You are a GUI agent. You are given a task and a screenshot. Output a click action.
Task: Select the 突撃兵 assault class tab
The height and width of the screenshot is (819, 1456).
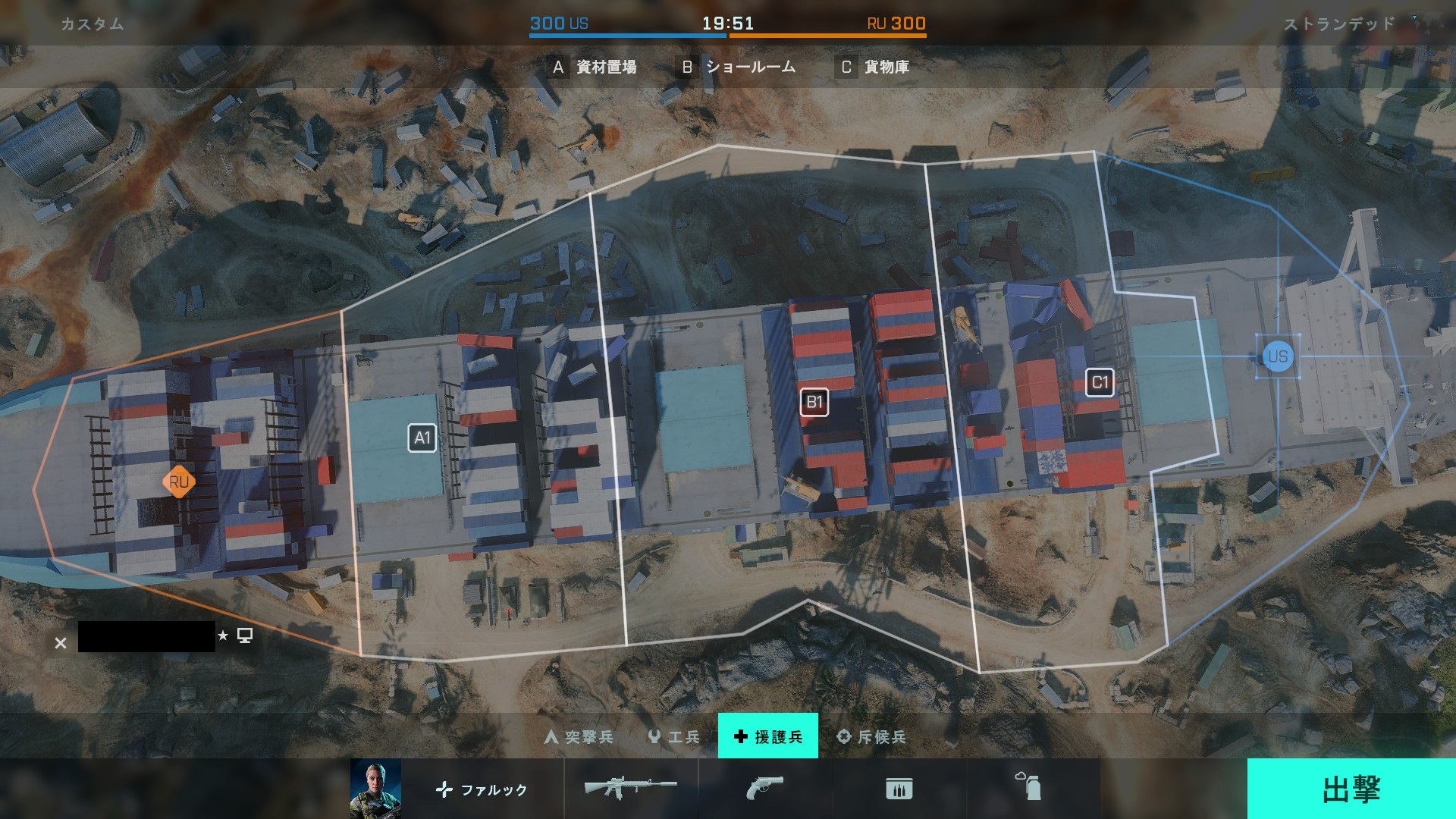coord(579,736)
